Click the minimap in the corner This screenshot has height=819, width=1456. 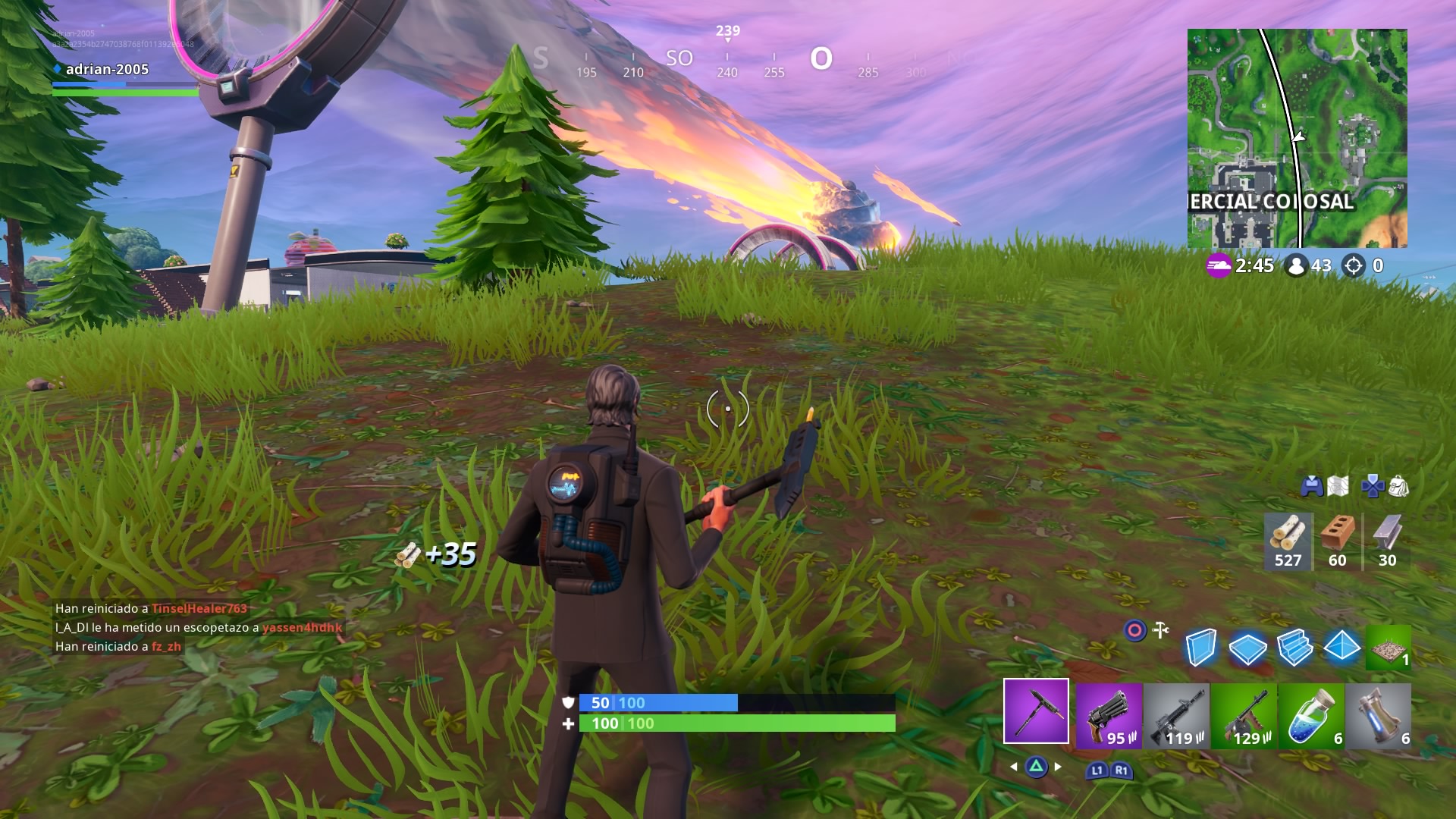click(x=1297, y=138)
